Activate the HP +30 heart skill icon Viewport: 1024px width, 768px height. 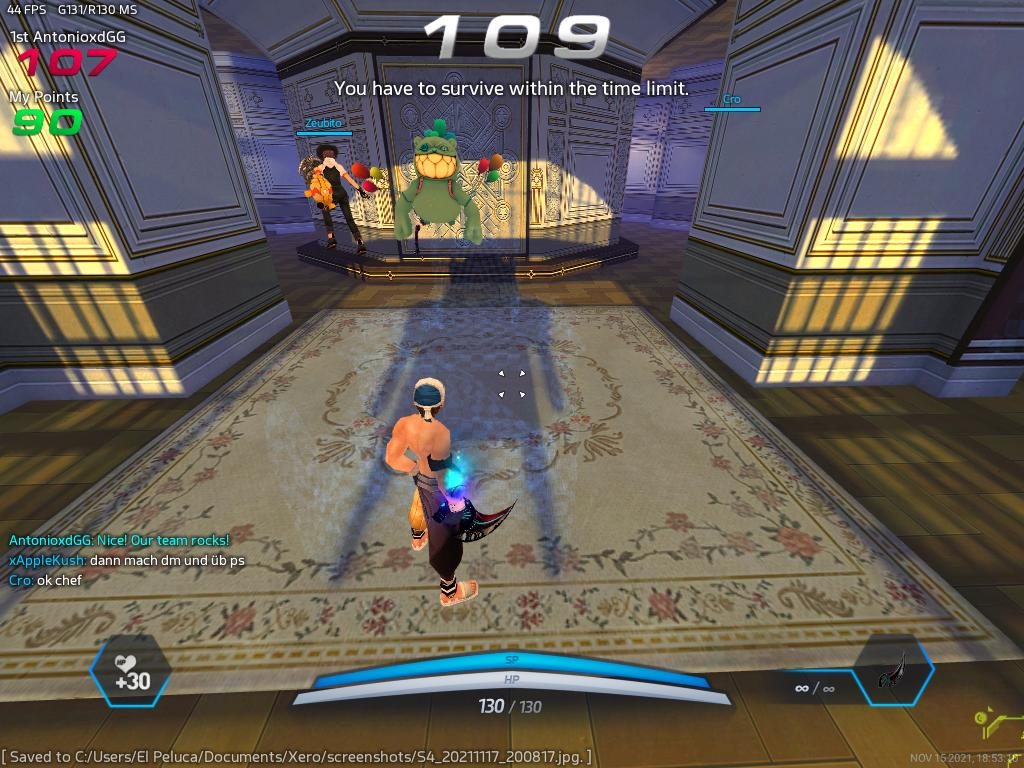(130, 671)
